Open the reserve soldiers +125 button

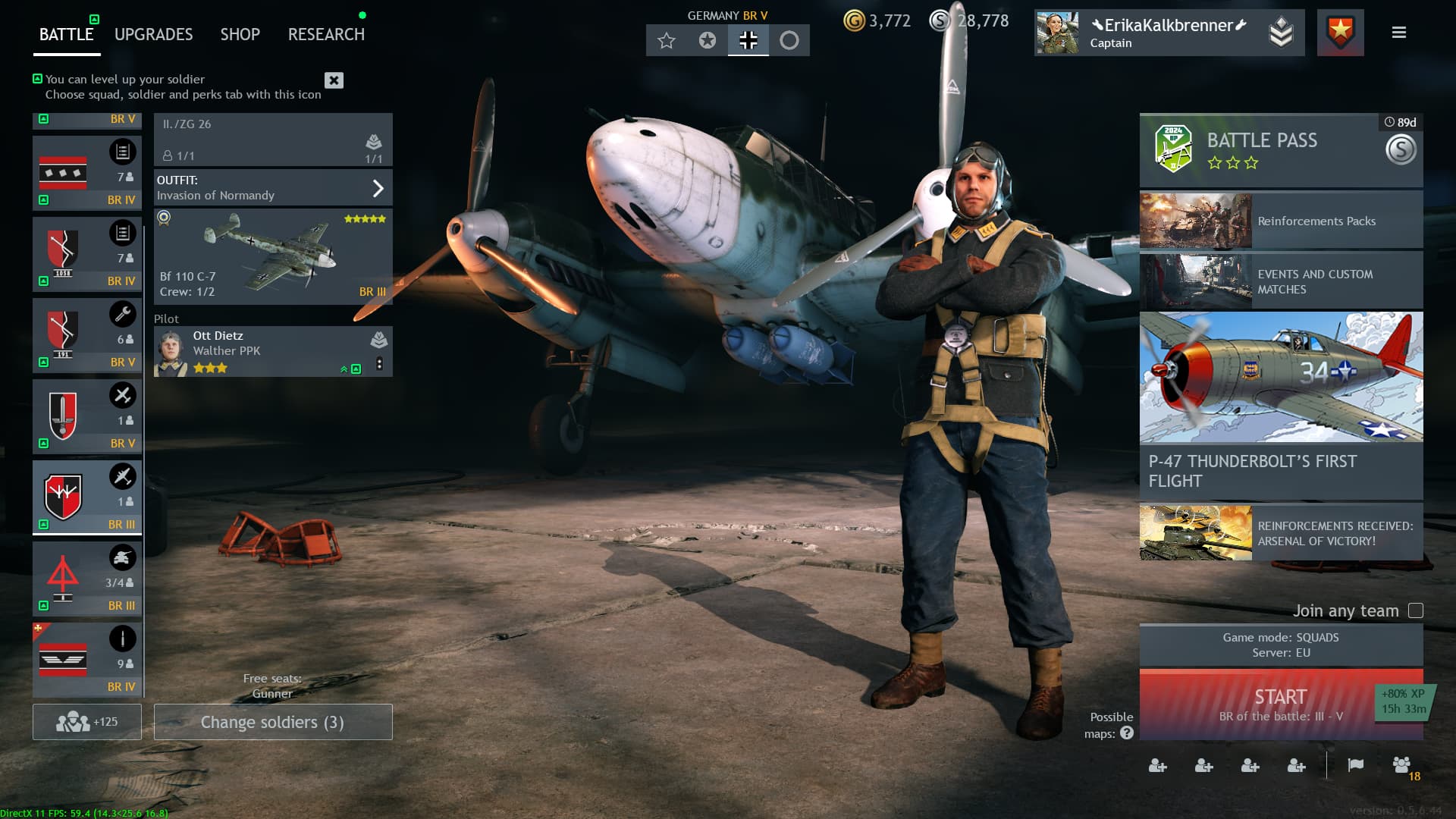pos(87,722)
